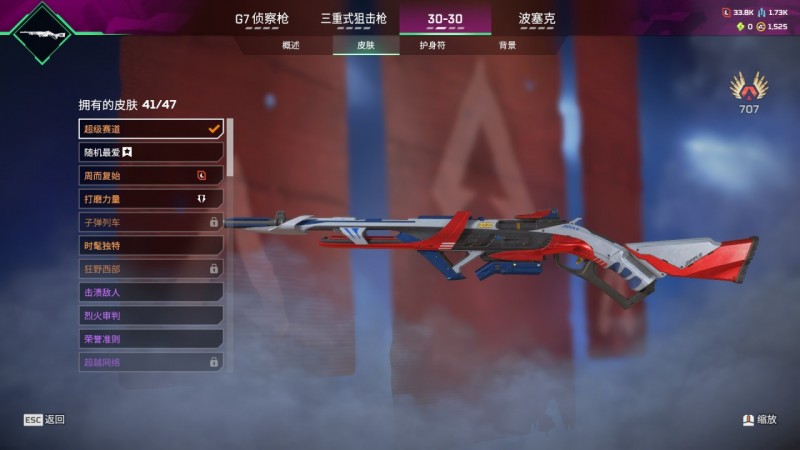Select the 周而复始 skin

(150, 175)
